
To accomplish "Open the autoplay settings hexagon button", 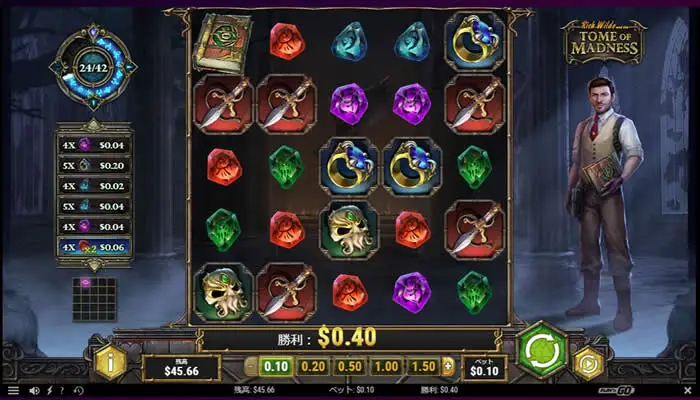I will tap(591, 365).
